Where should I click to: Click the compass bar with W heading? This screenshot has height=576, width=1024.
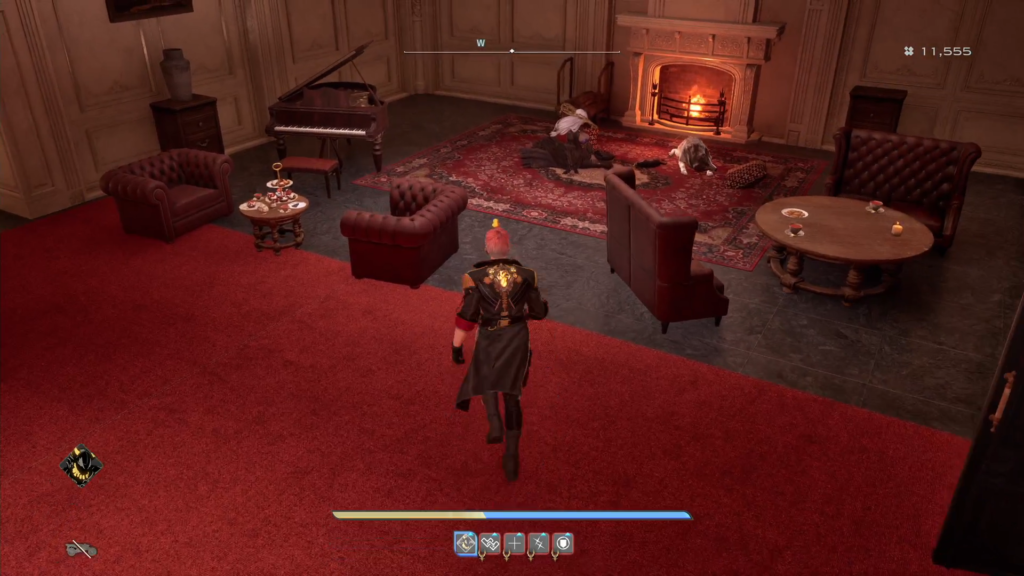click(x=511, y=49)
